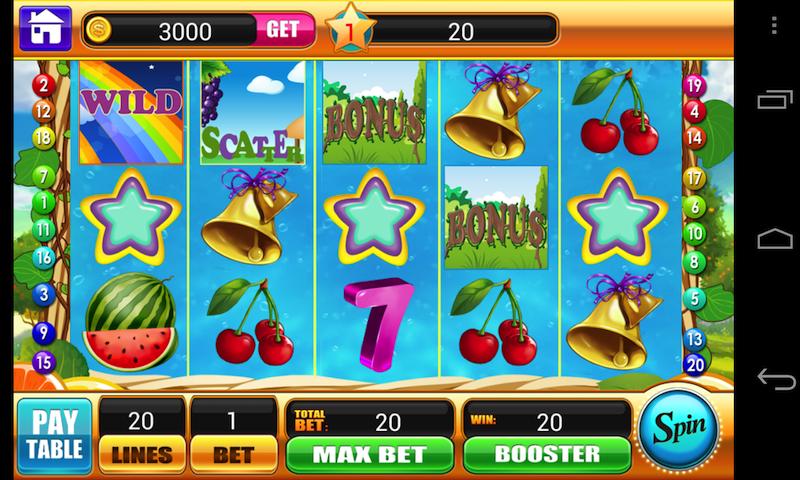Get more coins with GET button
The width and height of the screenshot is (800, 480).
point(282,30)
